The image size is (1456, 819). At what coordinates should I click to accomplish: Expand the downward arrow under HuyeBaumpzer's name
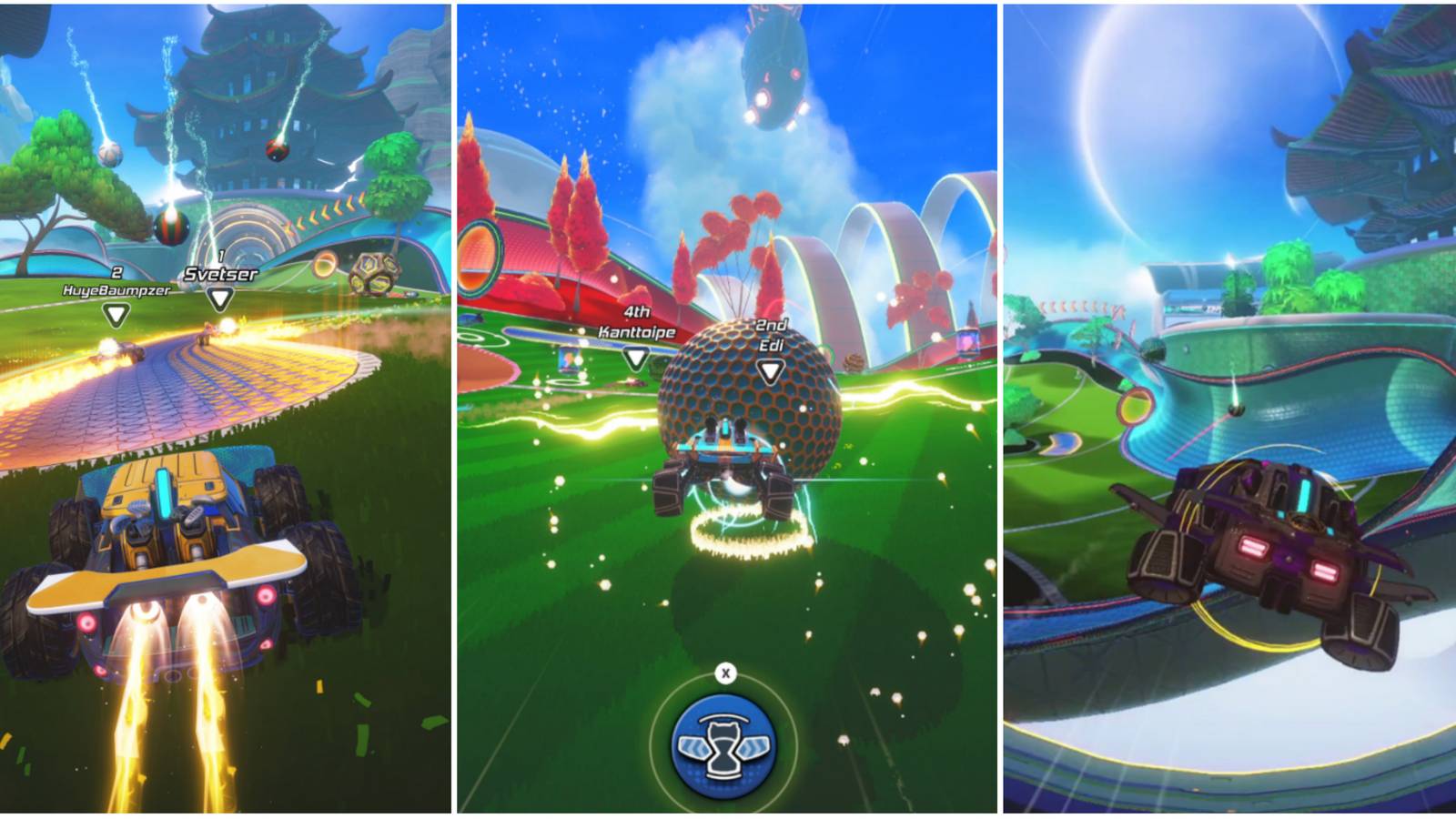coord(116,315)
